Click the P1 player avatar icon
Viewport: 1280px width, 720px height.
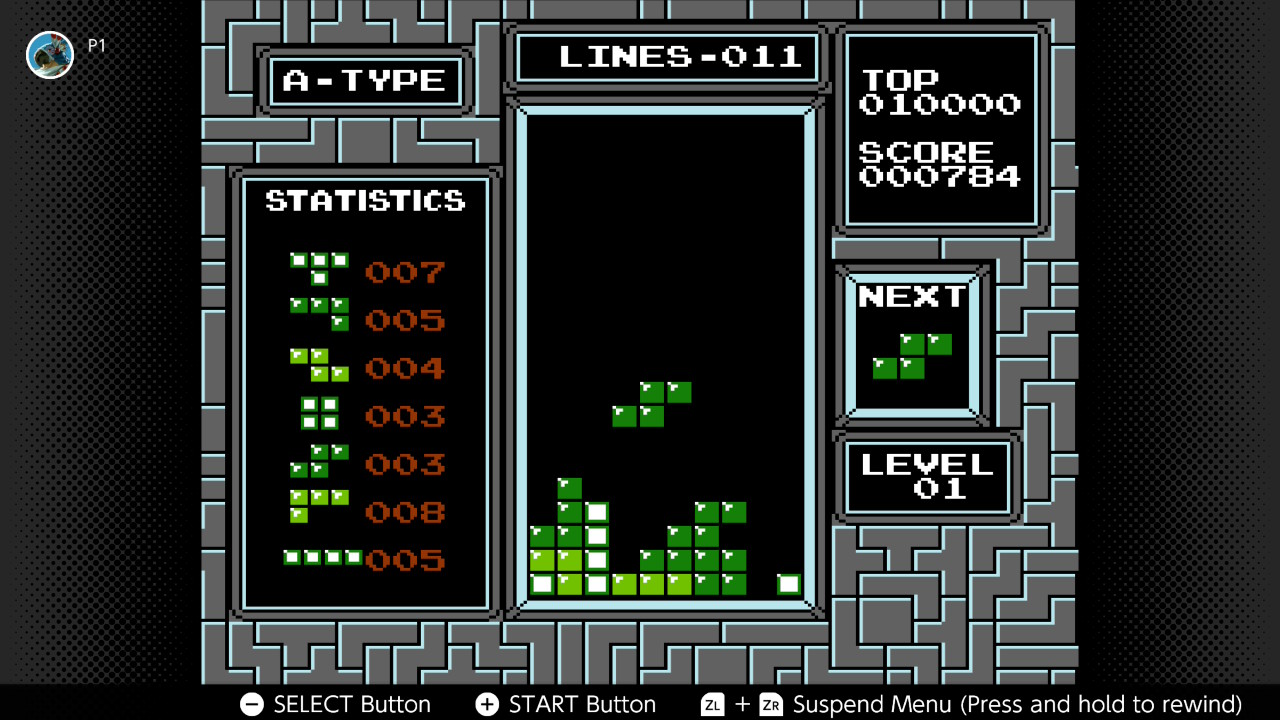(50, 55)
